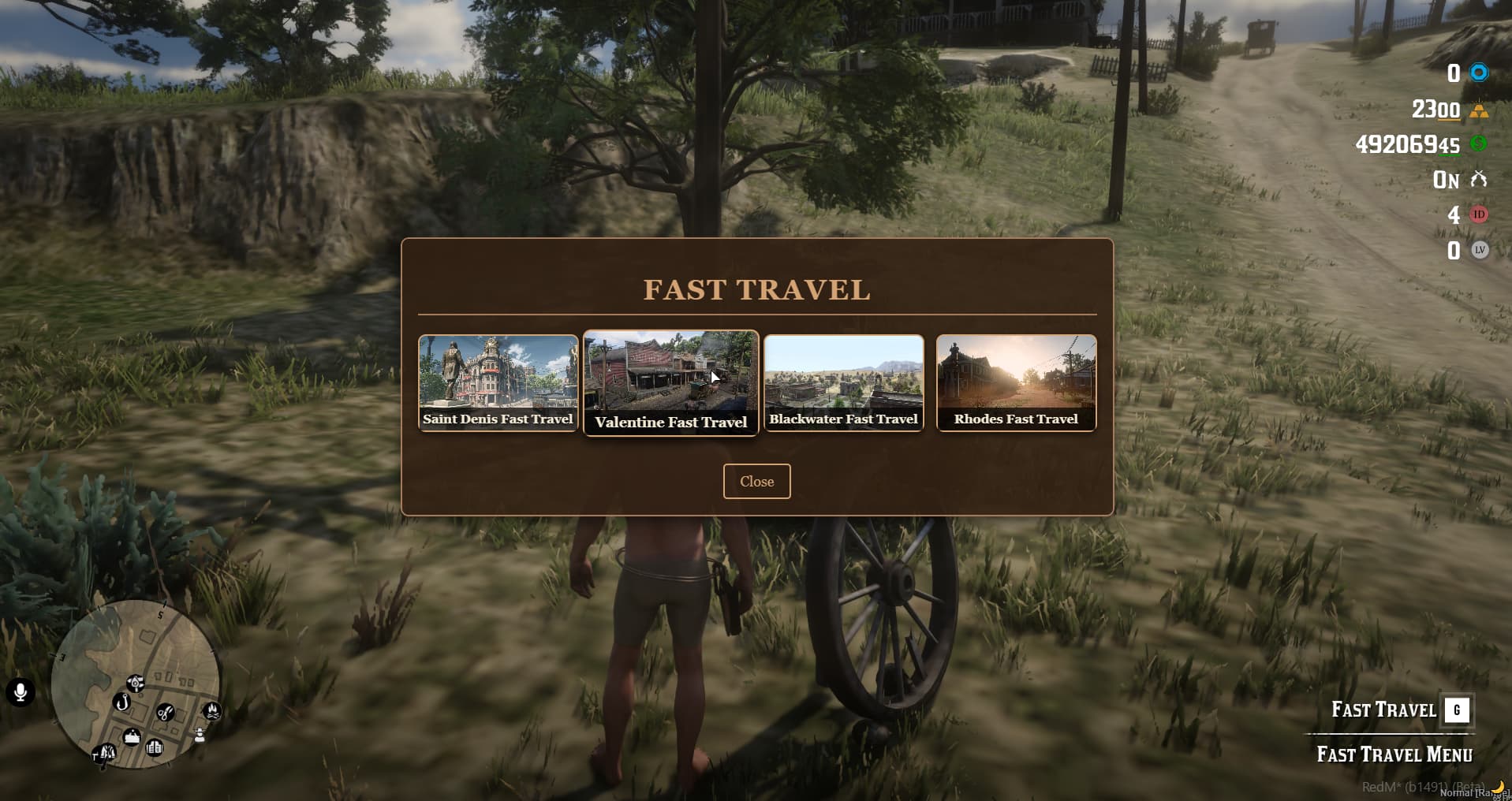
Task: Pick the Rhodes Fast Travel destination
Action: tap(1016, 383)
